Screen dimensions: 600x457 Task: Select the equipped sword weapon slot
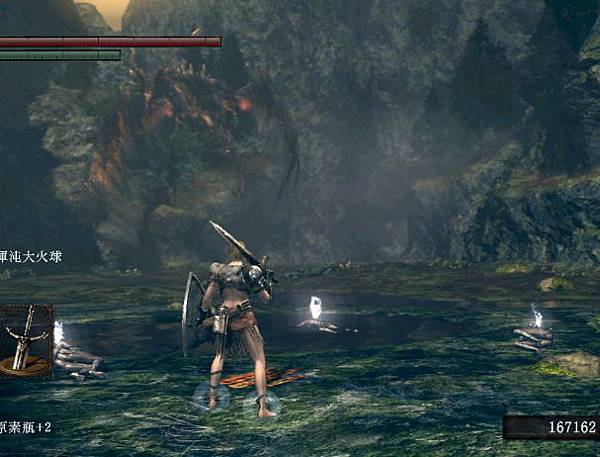coord(24,340)
